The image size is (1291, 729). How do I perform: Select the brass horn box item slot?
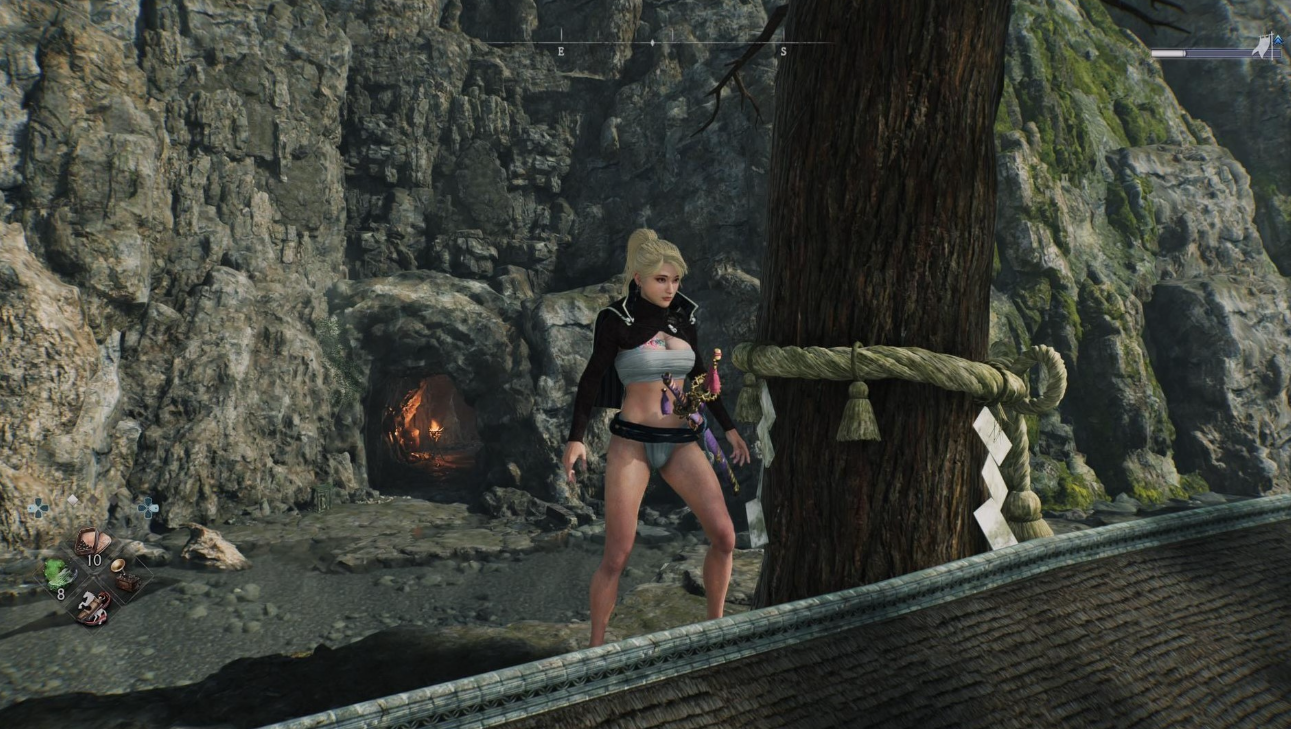[124, 574]
